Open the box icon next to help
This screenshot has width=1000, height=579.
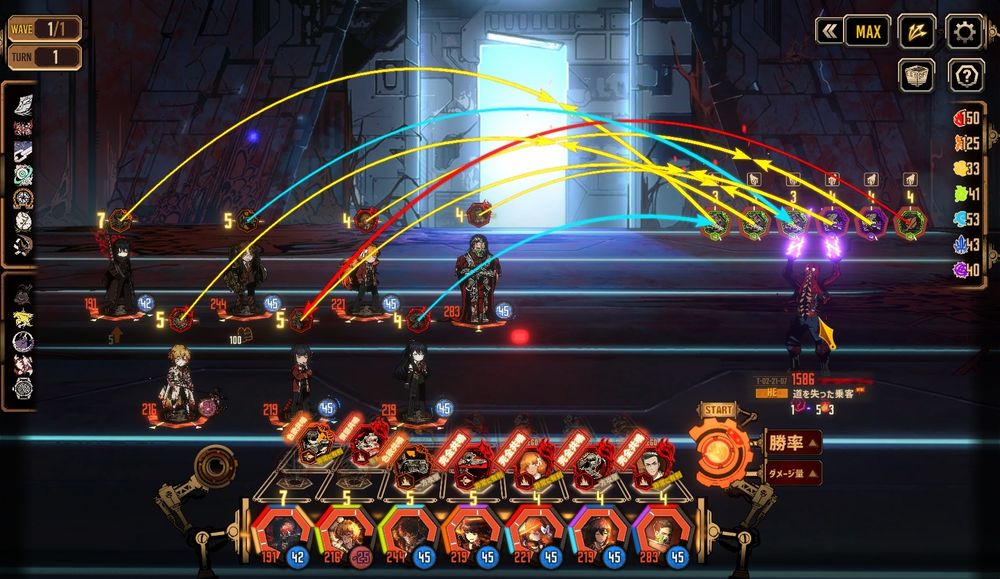click(916, 75)
